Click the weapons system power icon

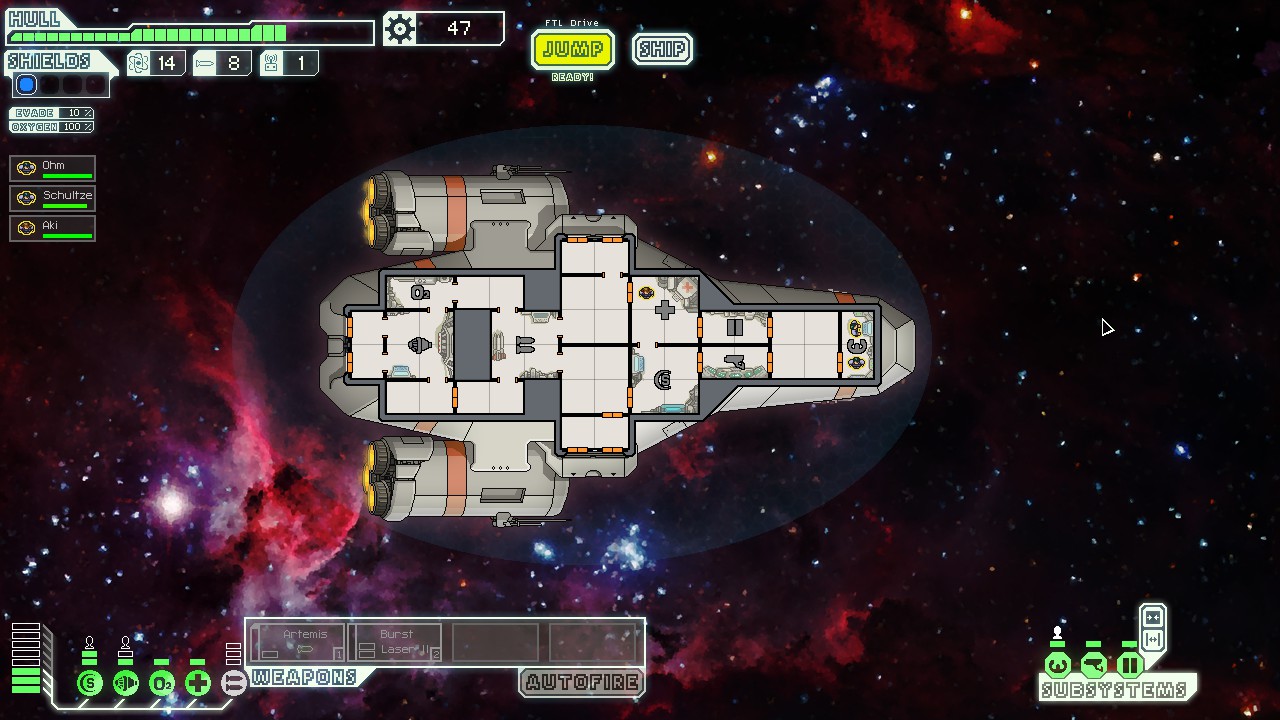(x=233, y=684)
